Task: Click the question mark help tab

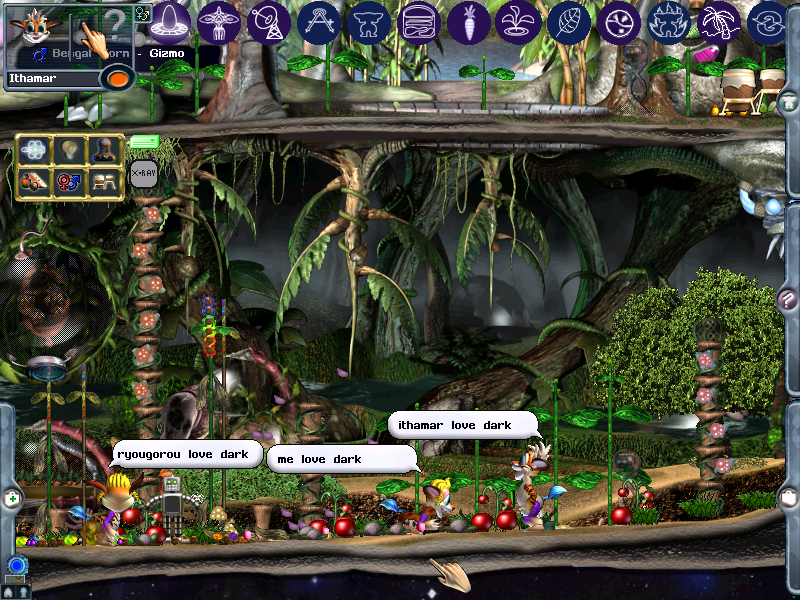Action: 786,299
